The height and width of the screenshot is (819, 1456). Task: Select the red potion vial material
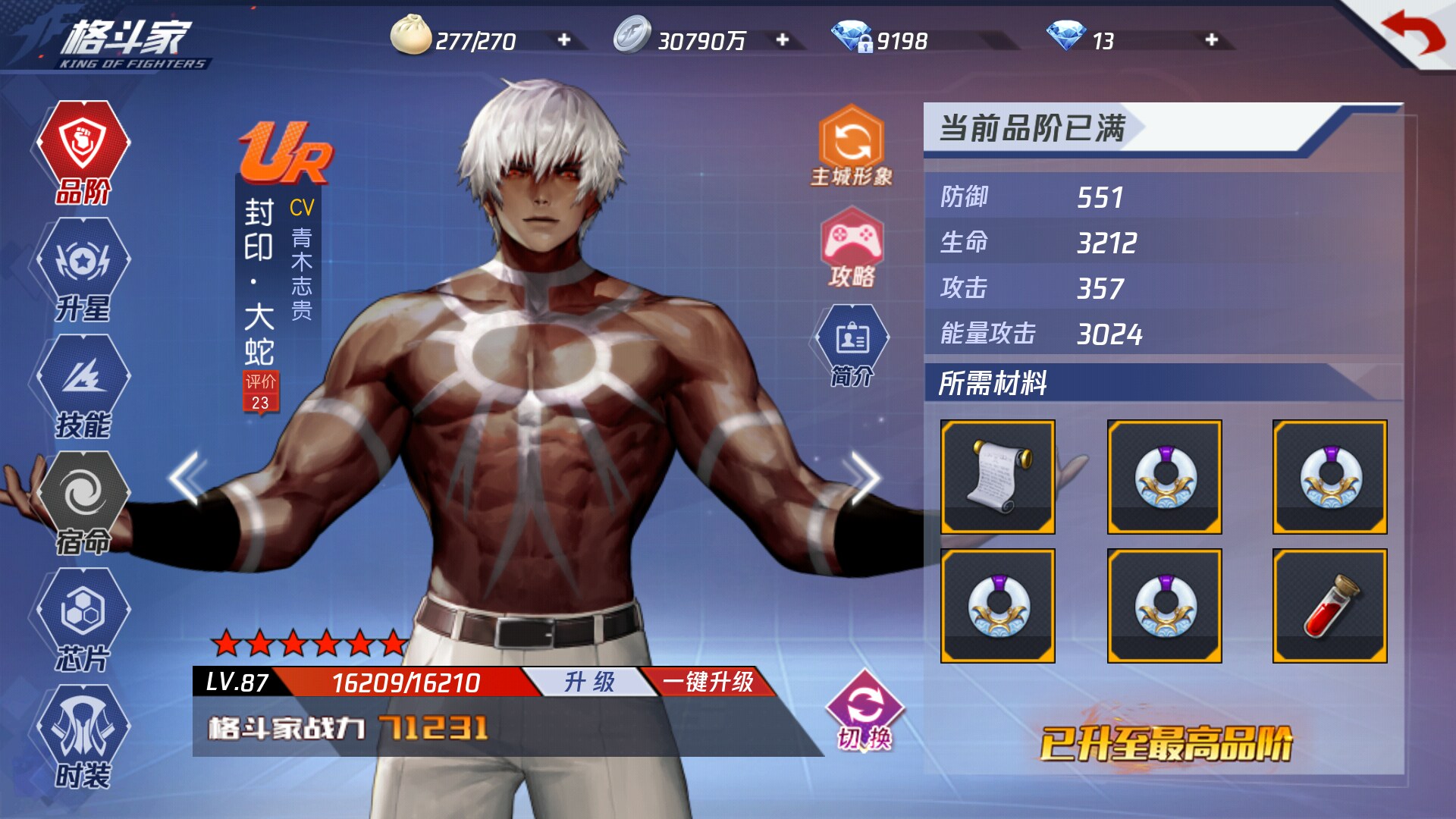coord(1329,606)
